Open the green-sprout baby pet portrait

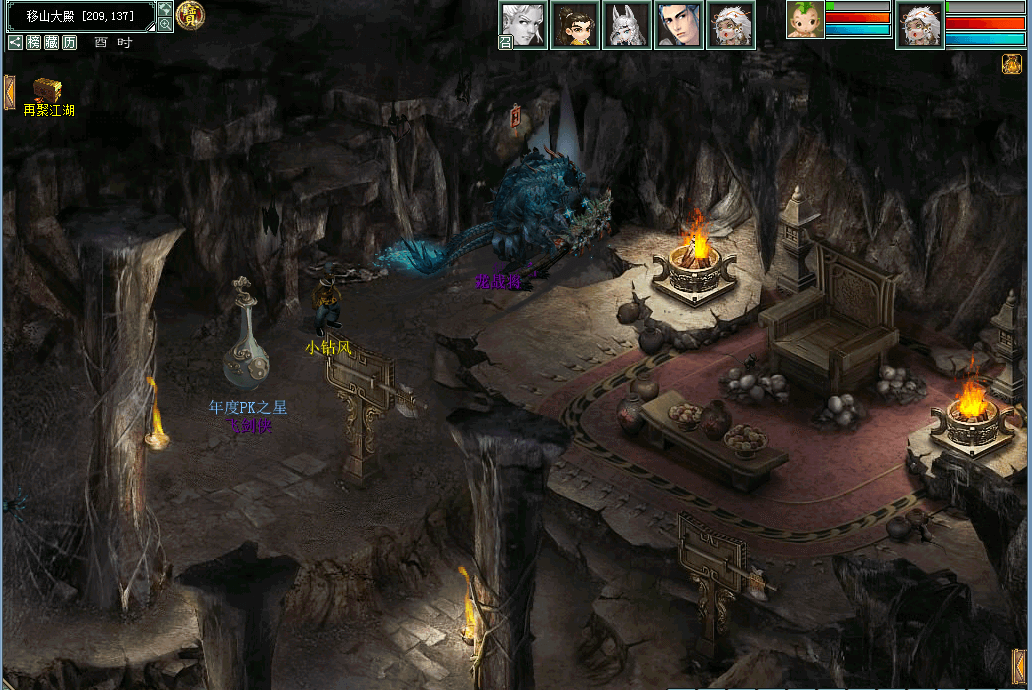pos(804,20)
